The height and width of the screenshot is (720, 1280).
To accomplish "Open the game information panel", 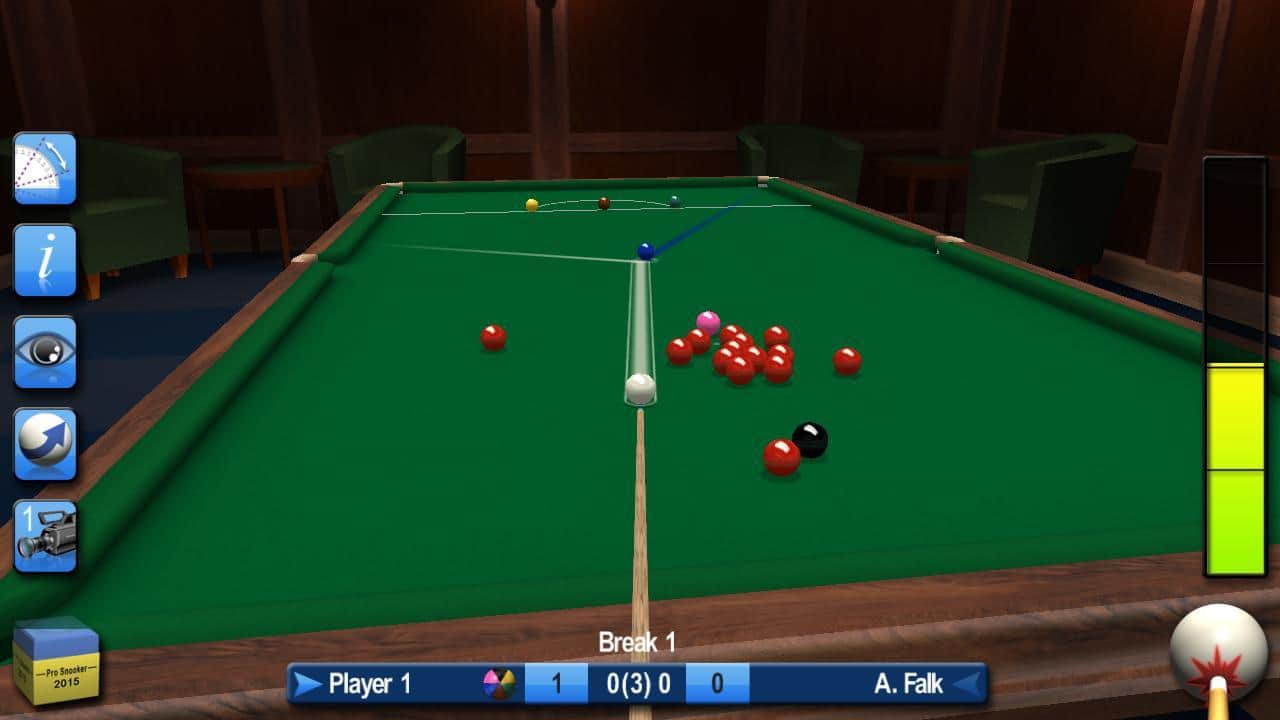I will click(45, 258).
